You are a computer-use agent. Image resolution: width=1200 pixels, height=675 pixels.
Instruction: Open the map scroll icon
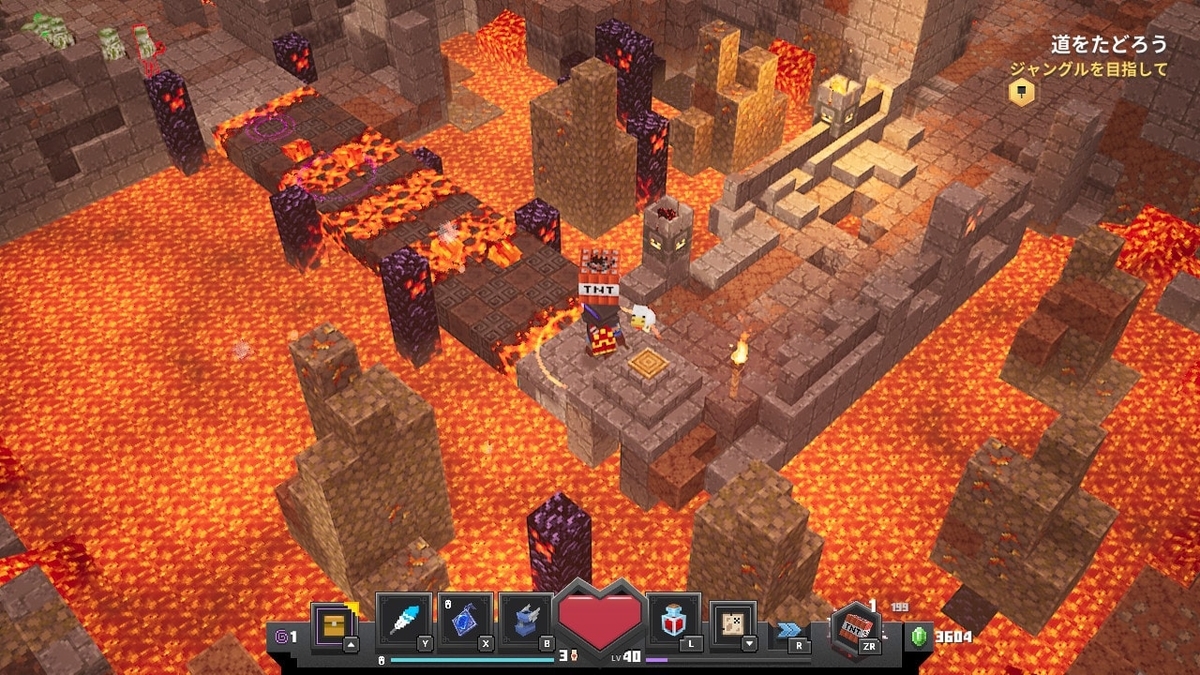(x=733, y=624)
